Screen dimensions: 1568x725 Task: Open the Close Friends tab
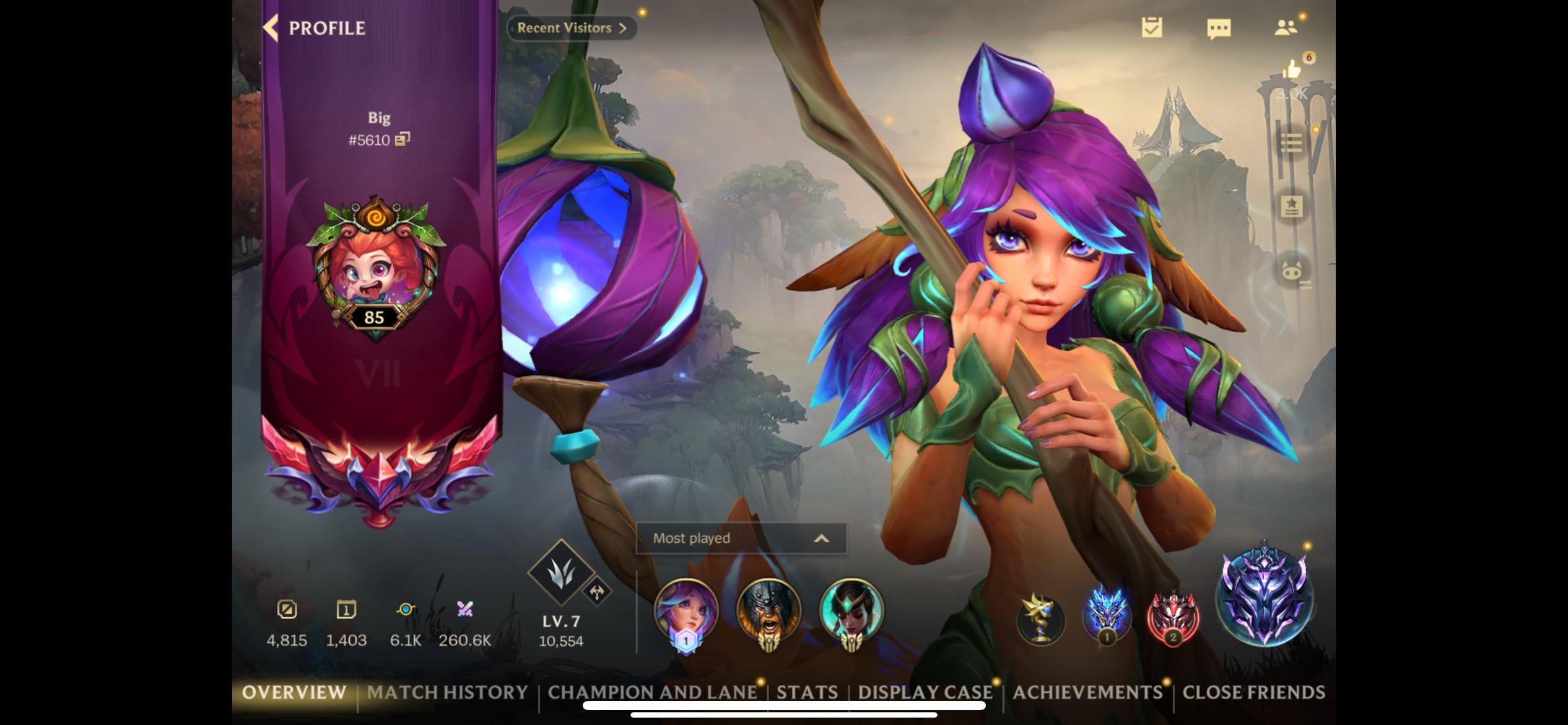tap(1253, 692)
